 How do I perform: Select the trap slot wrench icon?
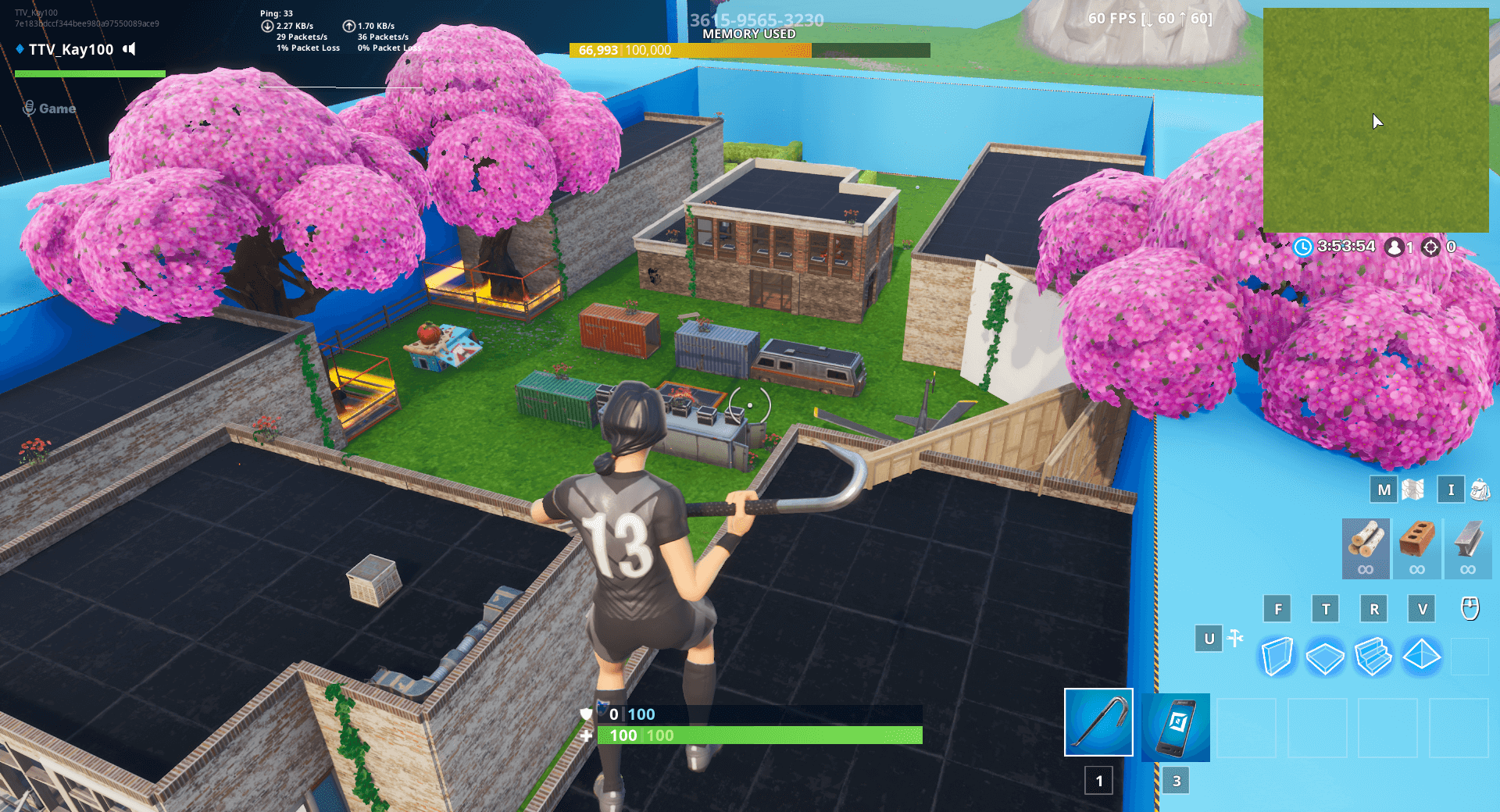click(1234, 638)
